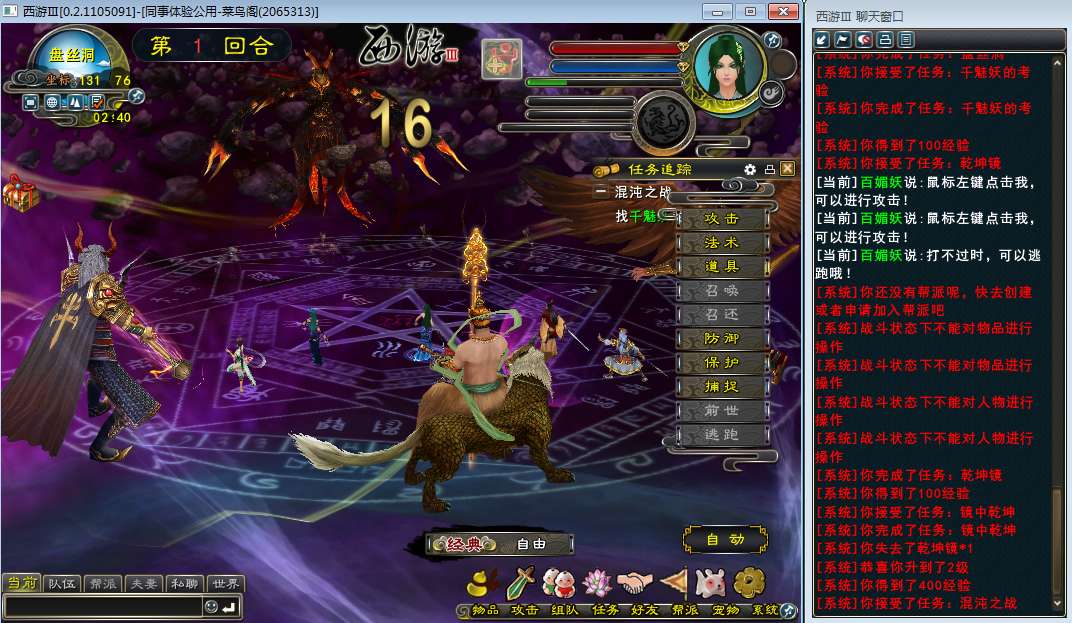1072x623 pixels.
Task: Click the 组队 twin dolls team icon
Action: (563, 583)
